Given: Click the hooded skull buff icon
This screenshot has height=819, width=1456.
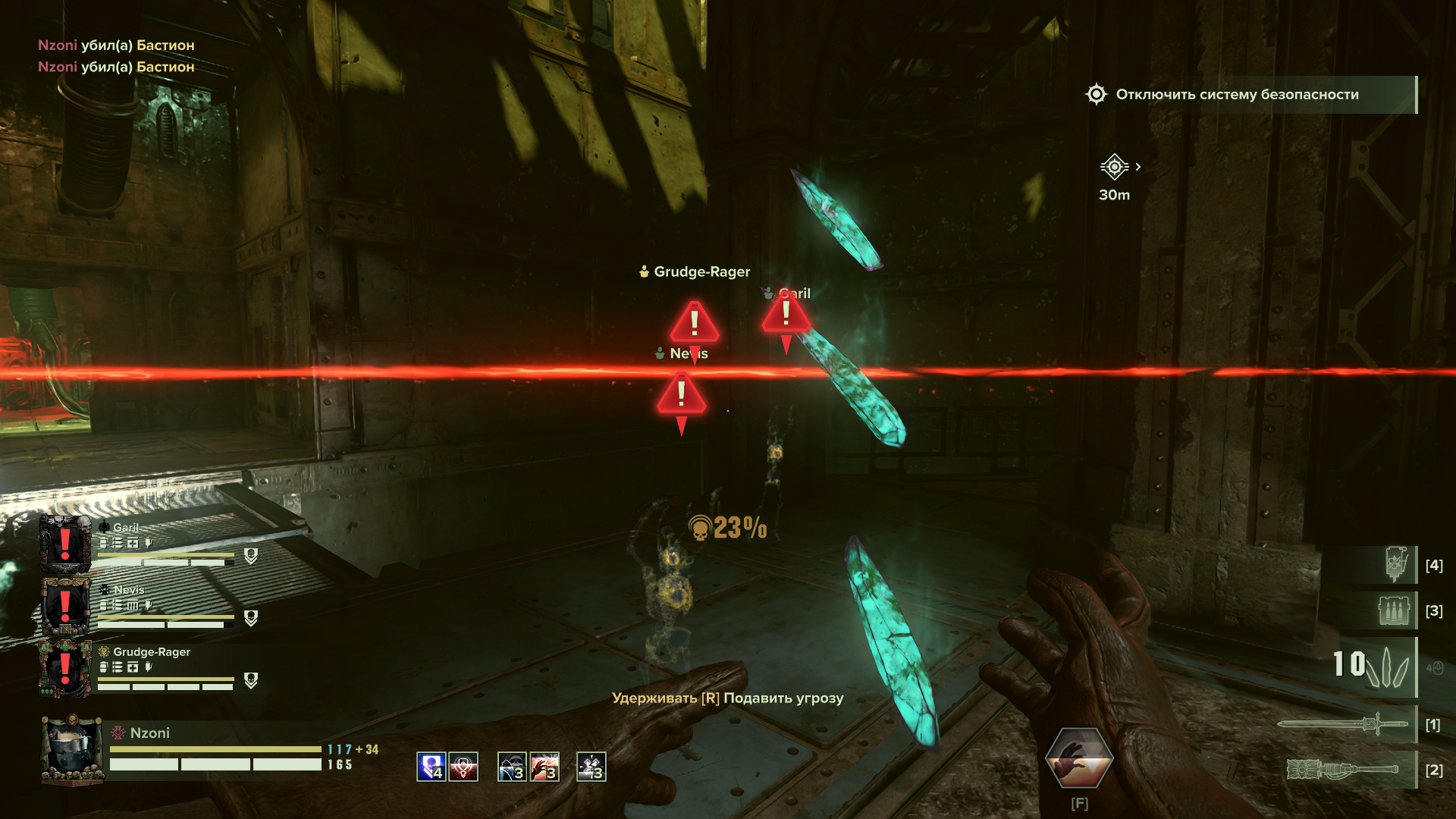Looking at the screenshot, I should [512, 767].
